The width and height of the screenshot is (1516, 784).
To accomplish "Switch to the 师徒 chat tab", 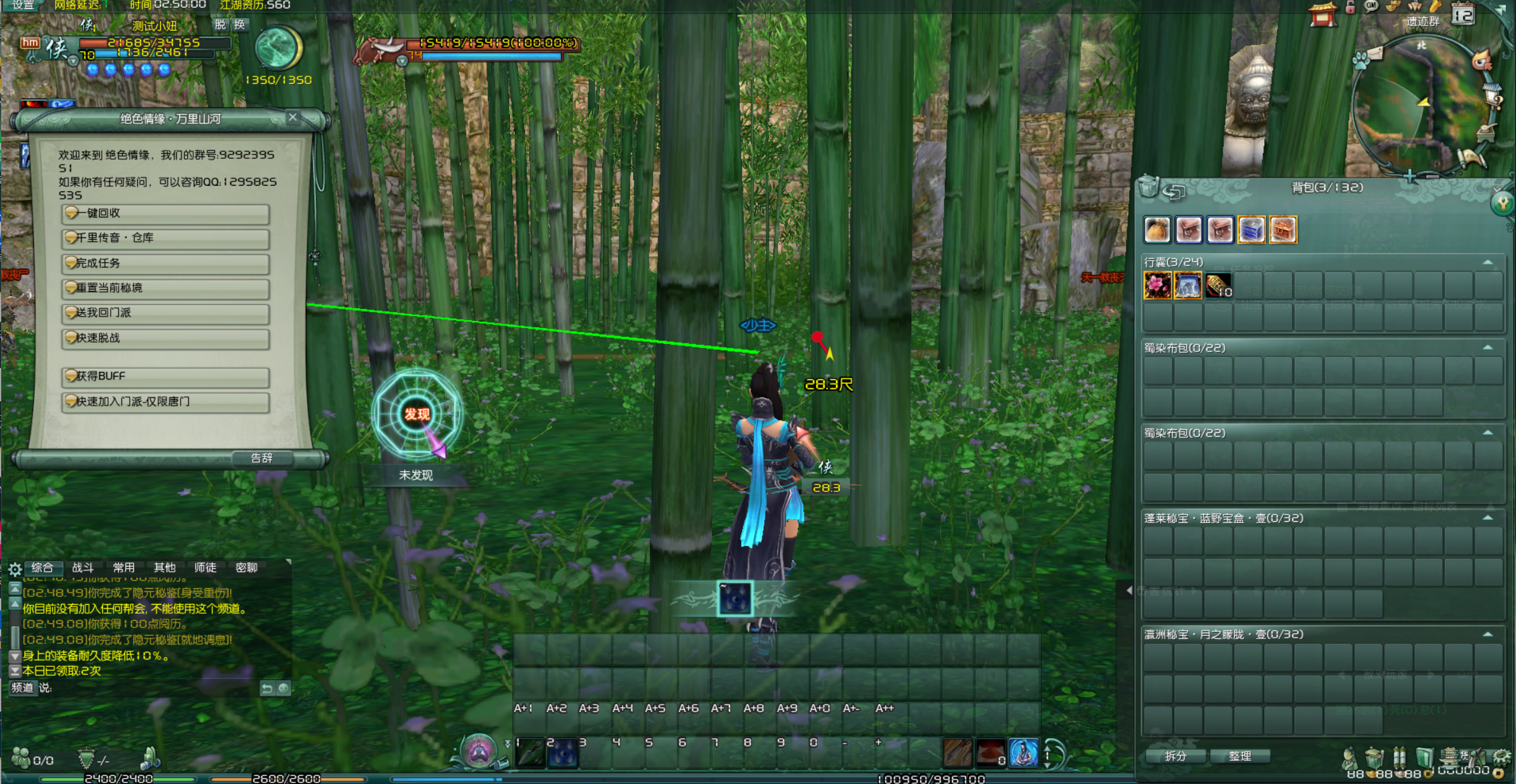I will (x=205, y=568).
